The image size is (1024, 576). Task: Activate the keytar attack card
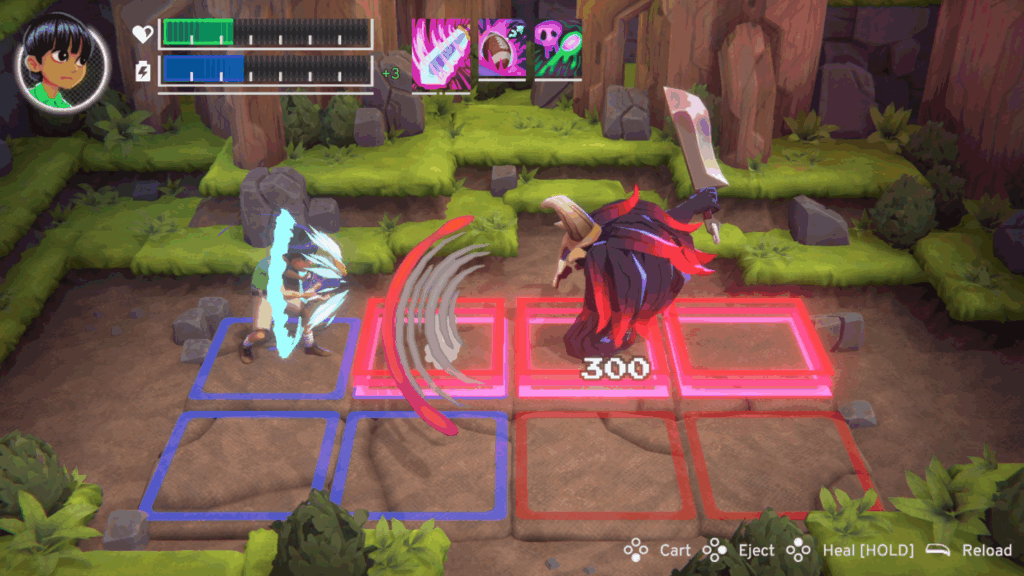[441, 55]
